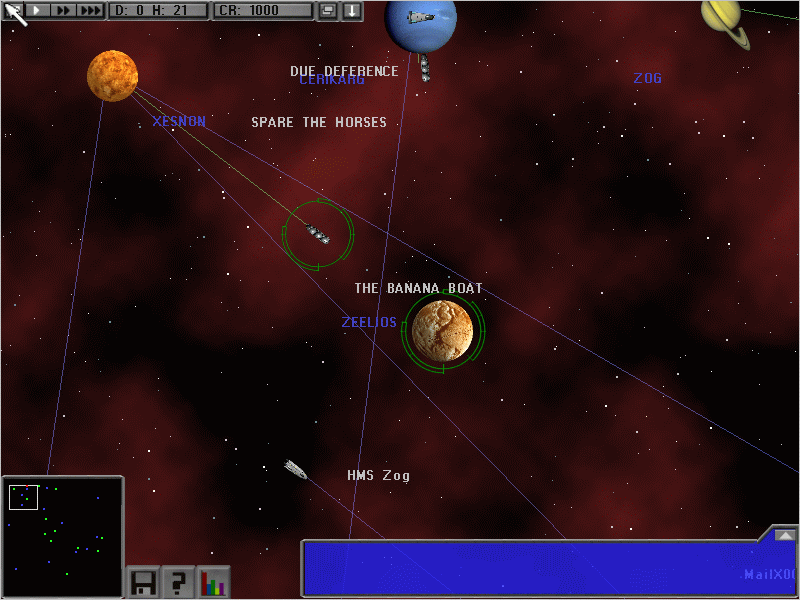Screen dimensions: 800x600
Task: Set game speed to triple-arrow fastest
Action: click(90, 10)
